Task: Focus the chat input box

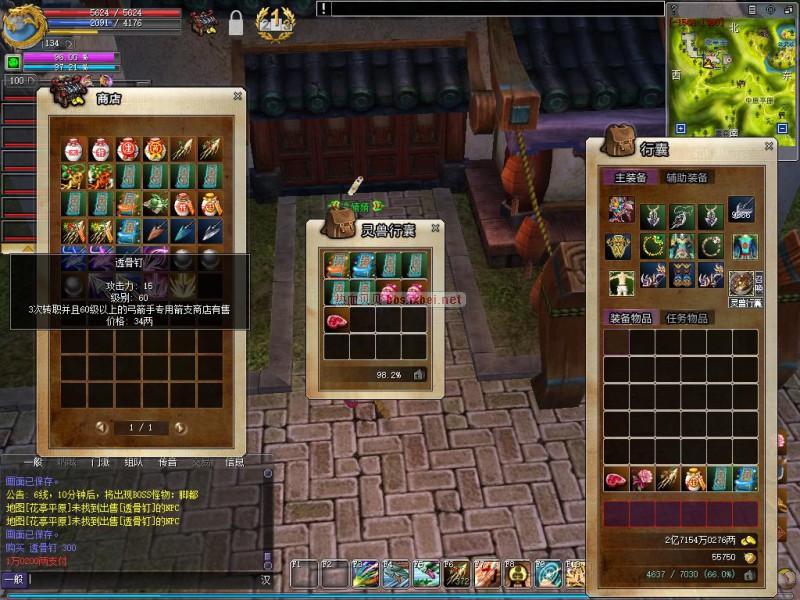Action: coord(140,579)
